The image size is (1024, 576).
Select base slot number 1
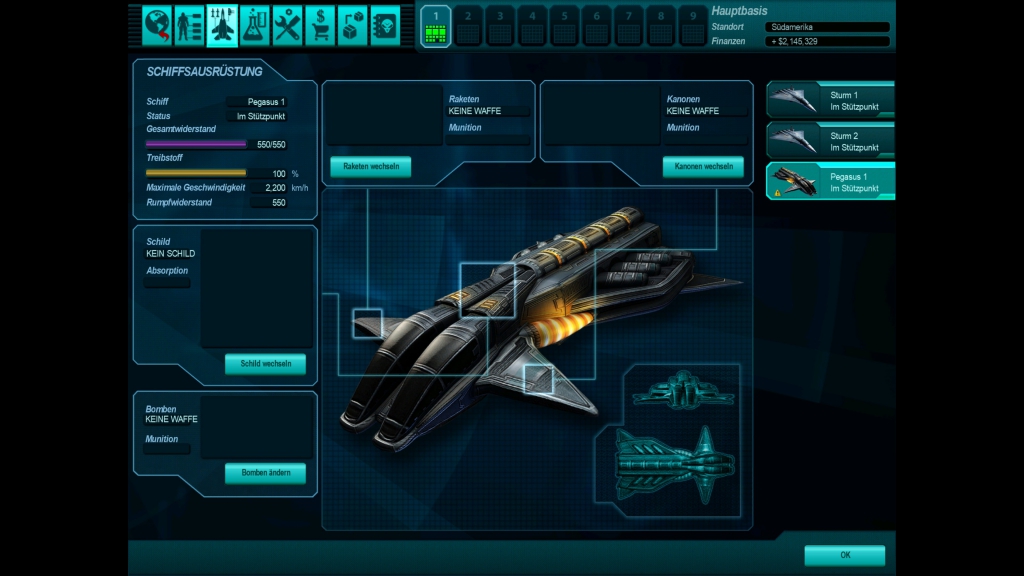click(435, 26)
